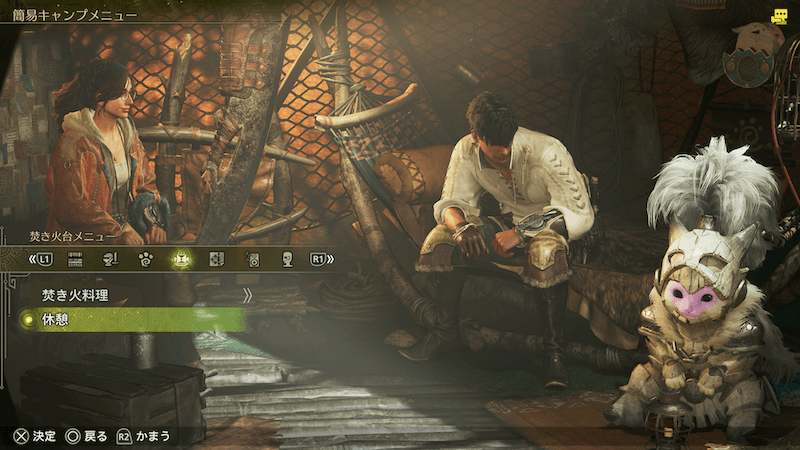Switch to the paw print Palico tab
800x450 pixels.
(x=146, y=259)
